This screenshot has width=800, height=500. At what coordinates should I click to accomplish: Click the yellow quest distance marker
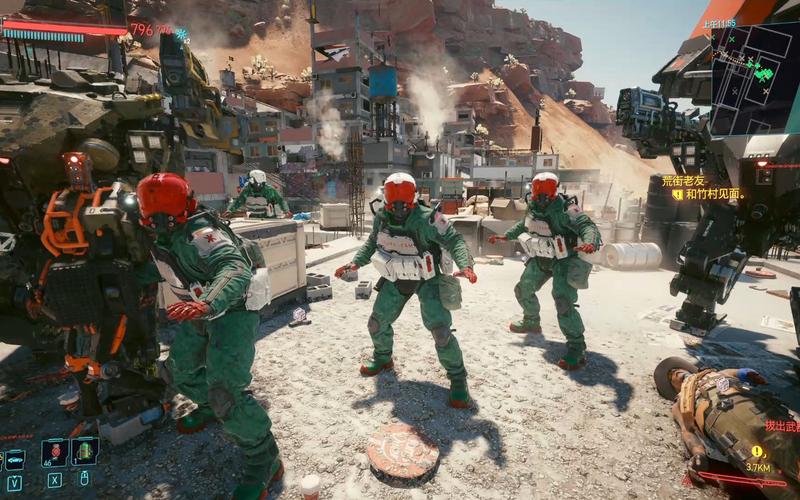[757, 453]
